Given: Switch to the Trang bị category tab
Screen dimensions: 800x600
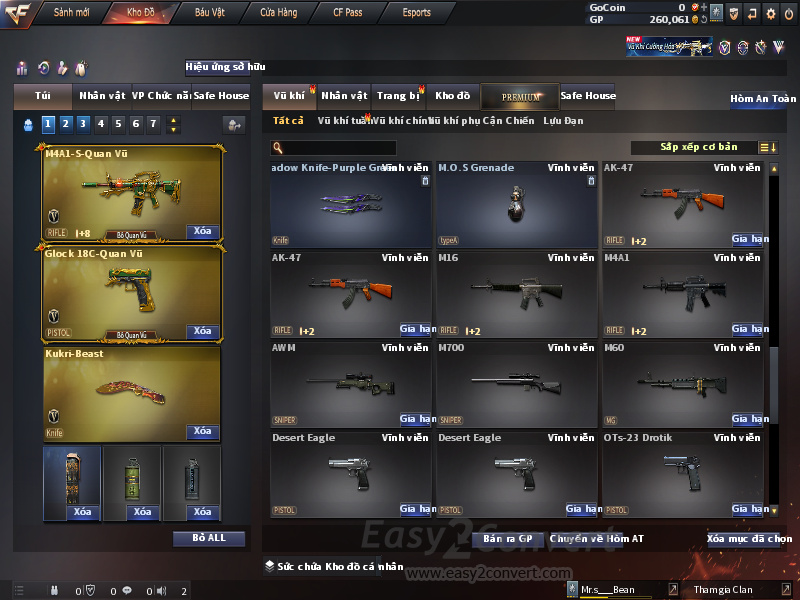Looking at the screenshot, I should pyautogui.click(x=398, y=96).
